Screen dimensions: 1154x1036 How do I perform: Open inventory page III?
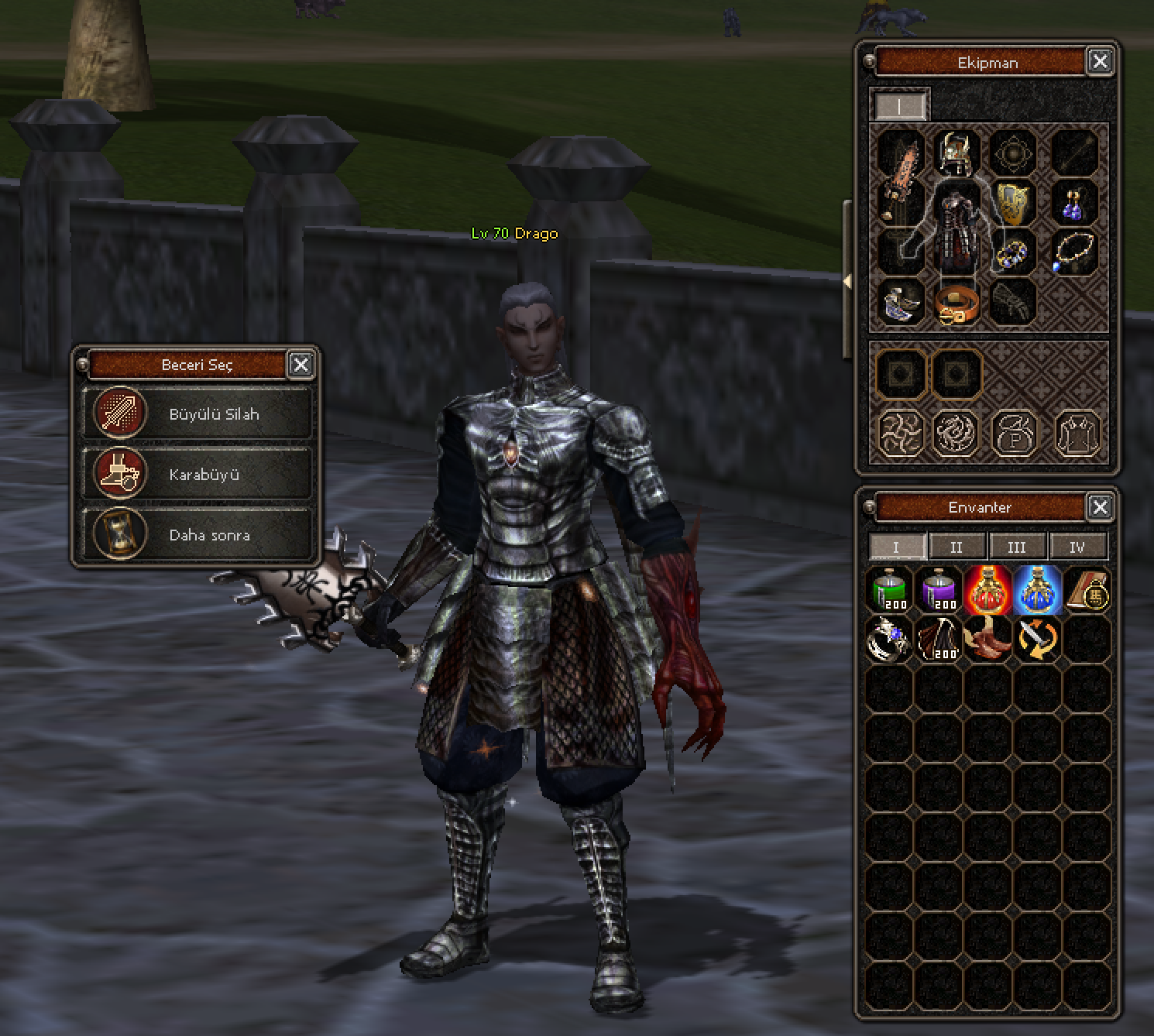tap(1017, 547)
